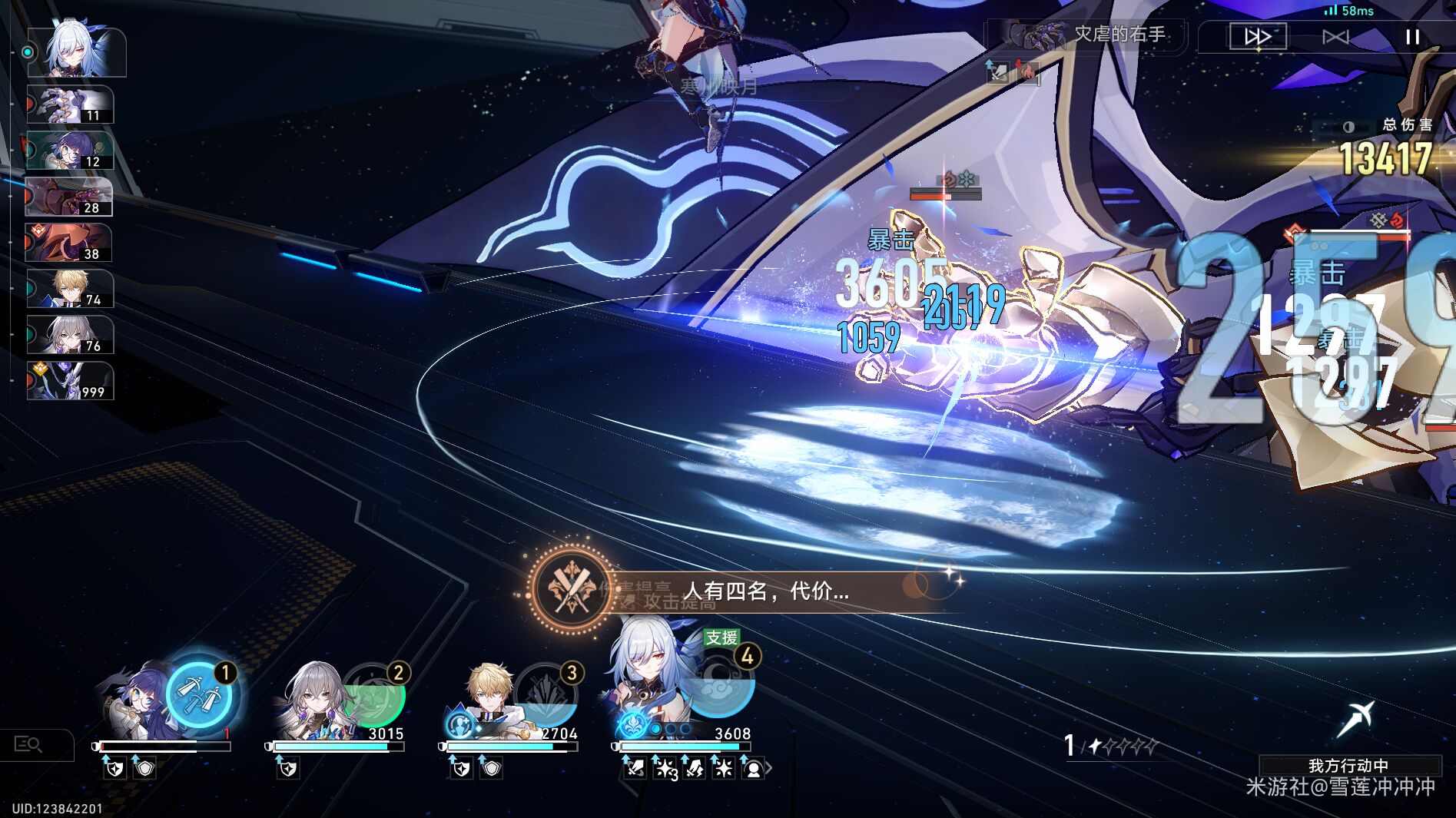Inspect the x3 stack buff under Jingliu
The width and height of the screenshot is (1456, 818).
pos(665,767)
